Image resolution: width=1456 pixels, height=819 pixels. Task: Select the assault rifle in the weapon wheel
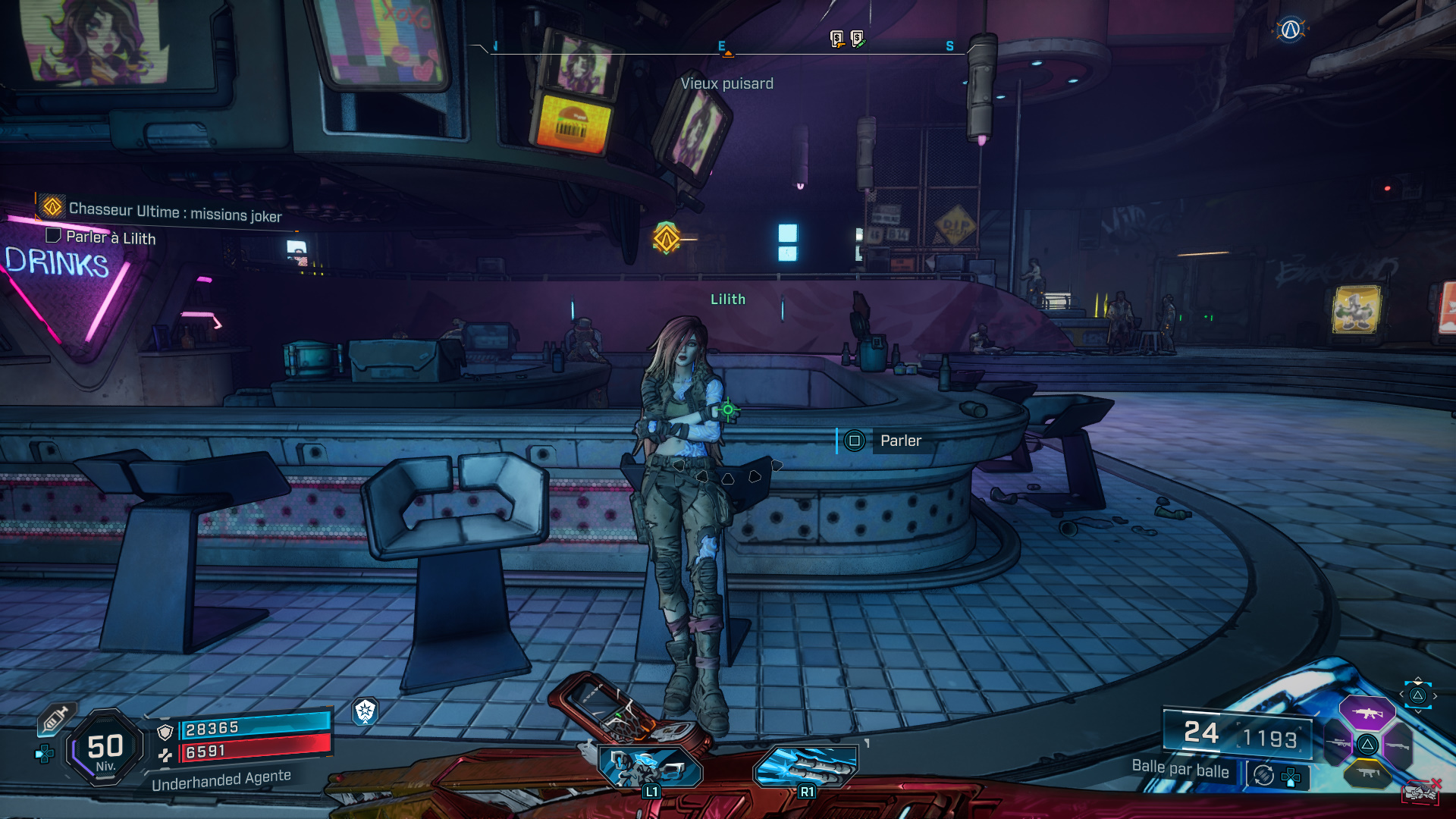(1369, 714)
